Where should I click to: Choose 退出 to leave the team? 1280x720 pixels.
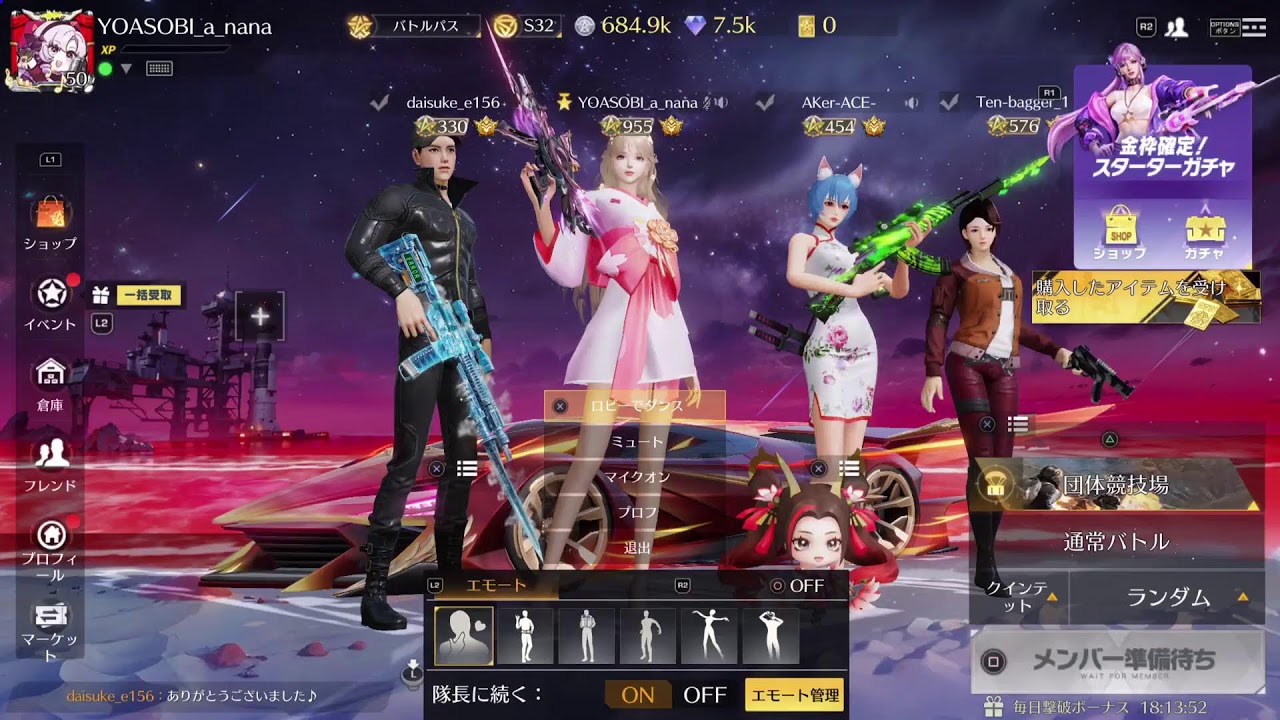[x=636, y=547]
